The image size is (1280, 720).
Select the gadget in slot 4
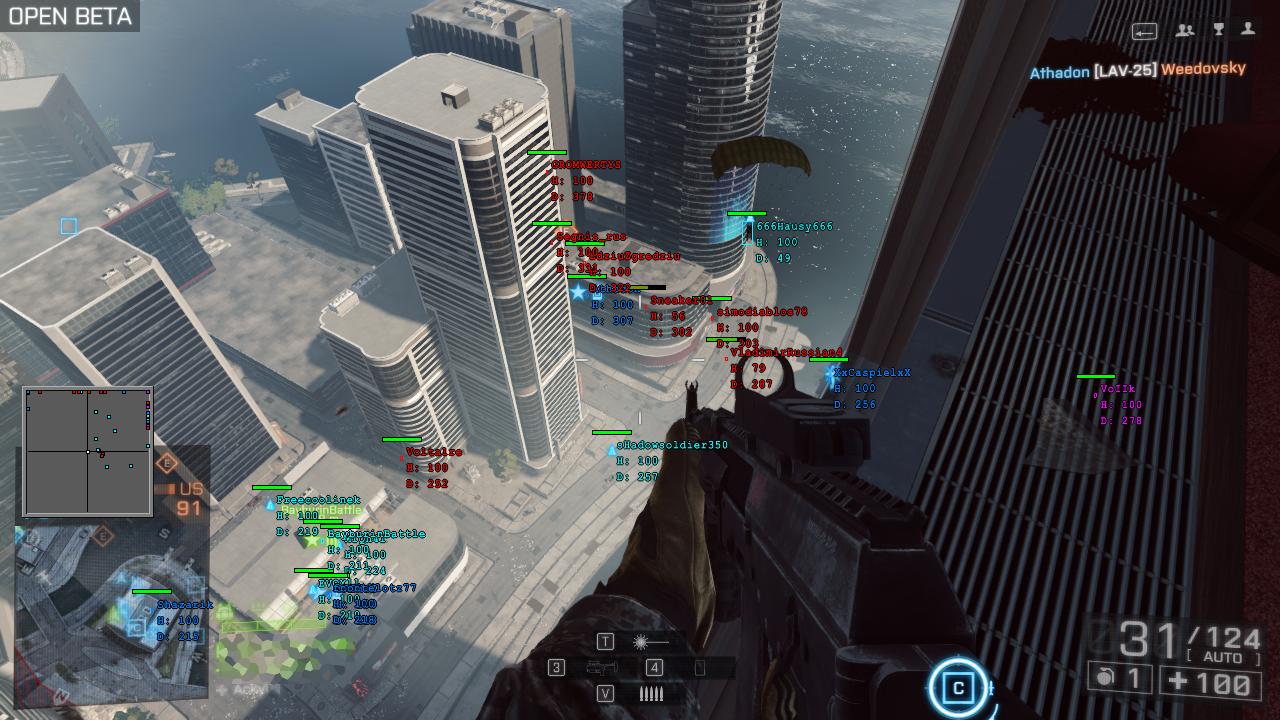pos(700,667)
